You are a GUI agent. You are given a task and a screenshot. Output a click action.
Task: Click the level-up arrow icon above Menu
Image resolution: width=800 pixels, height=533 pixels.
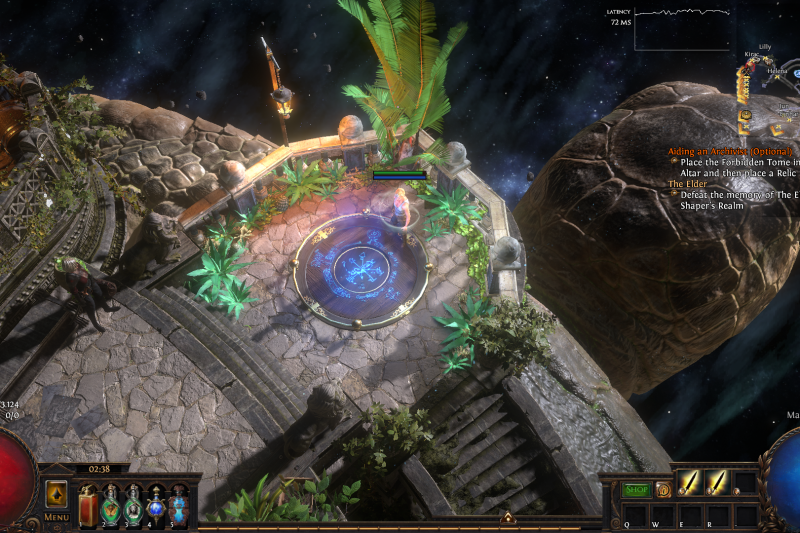pyautogui.click(x=56, y=494)
